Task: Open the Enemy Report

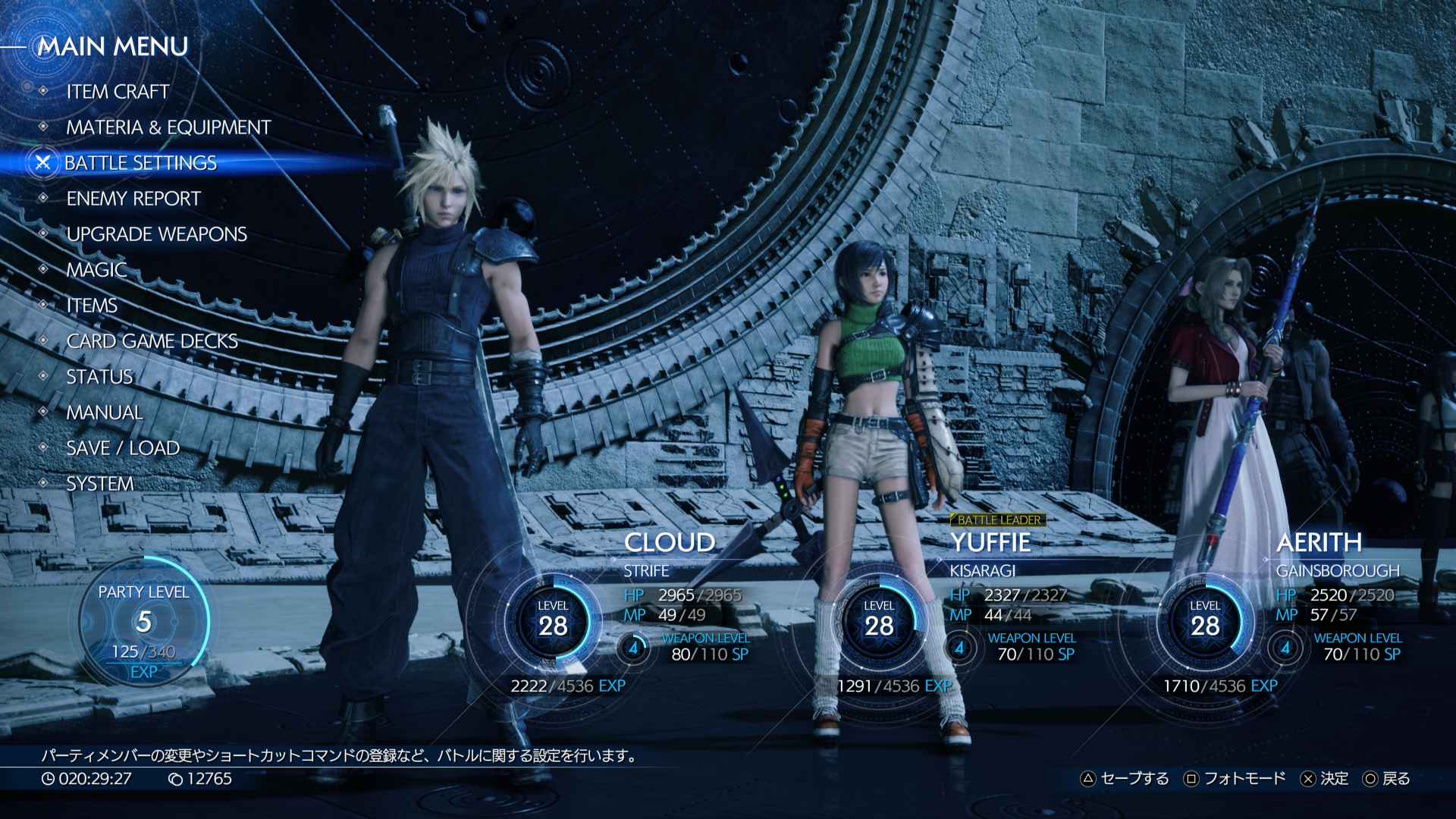Action: pos(133,199)
